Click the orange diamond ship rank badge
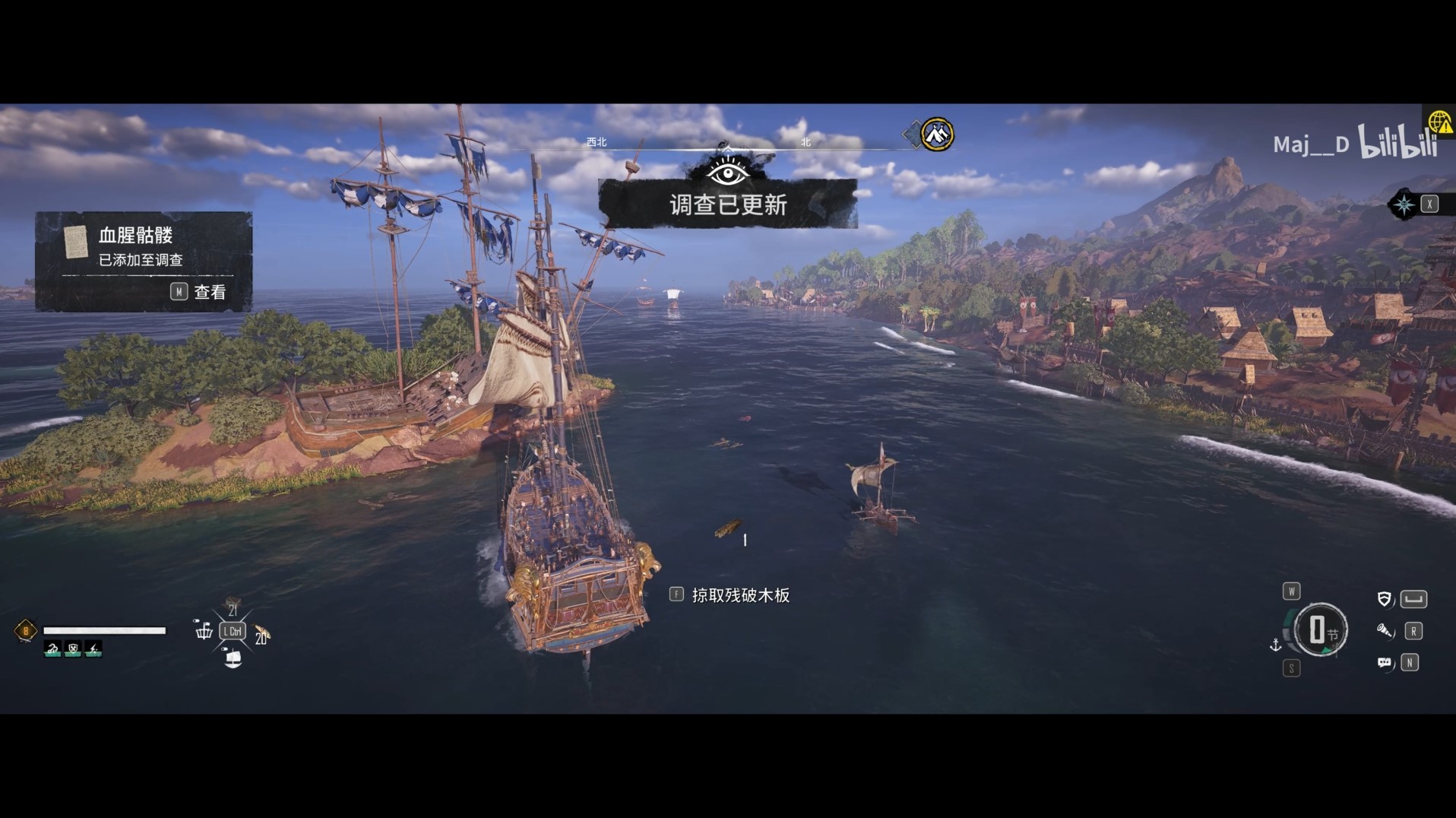 [25, 631]
